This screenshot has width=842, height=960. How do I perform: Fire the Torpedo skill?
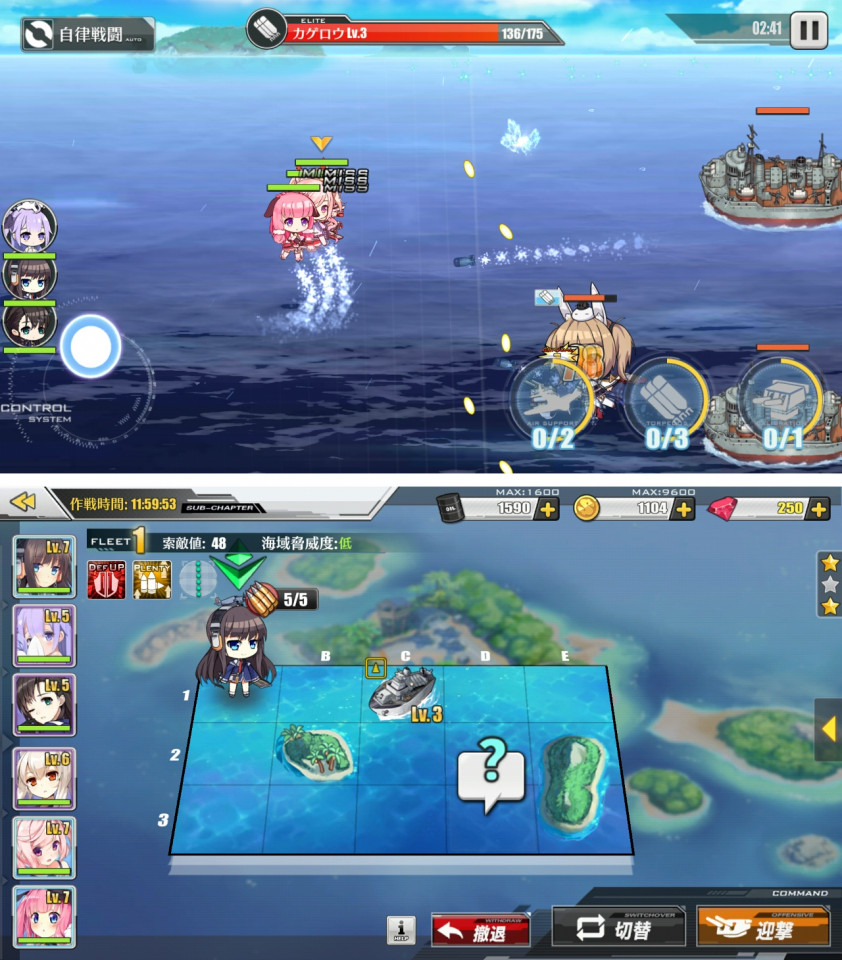665,404
